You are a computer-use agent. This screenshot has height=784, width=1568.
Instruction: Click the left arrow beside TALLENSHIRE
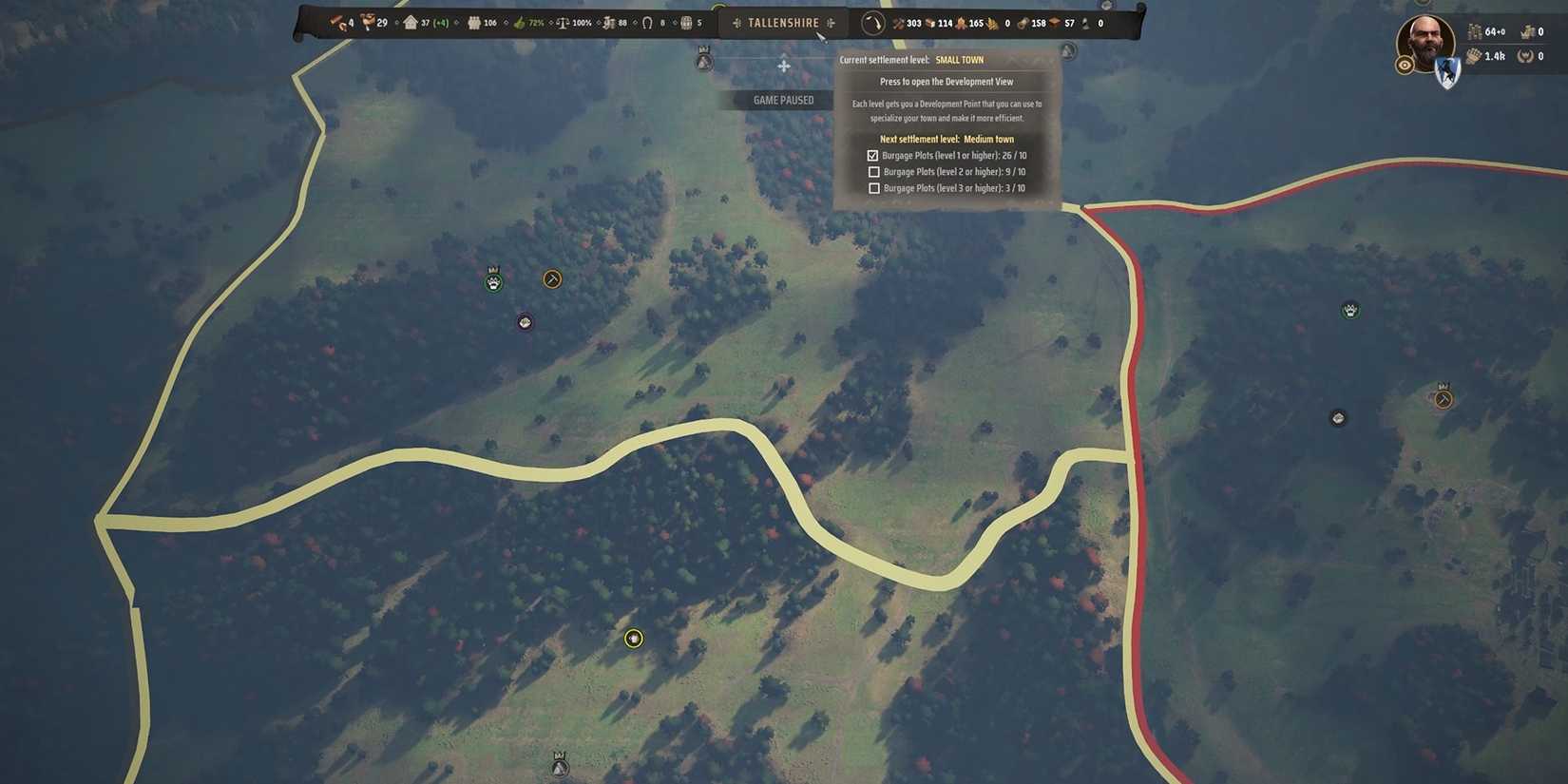click(737, 22)
